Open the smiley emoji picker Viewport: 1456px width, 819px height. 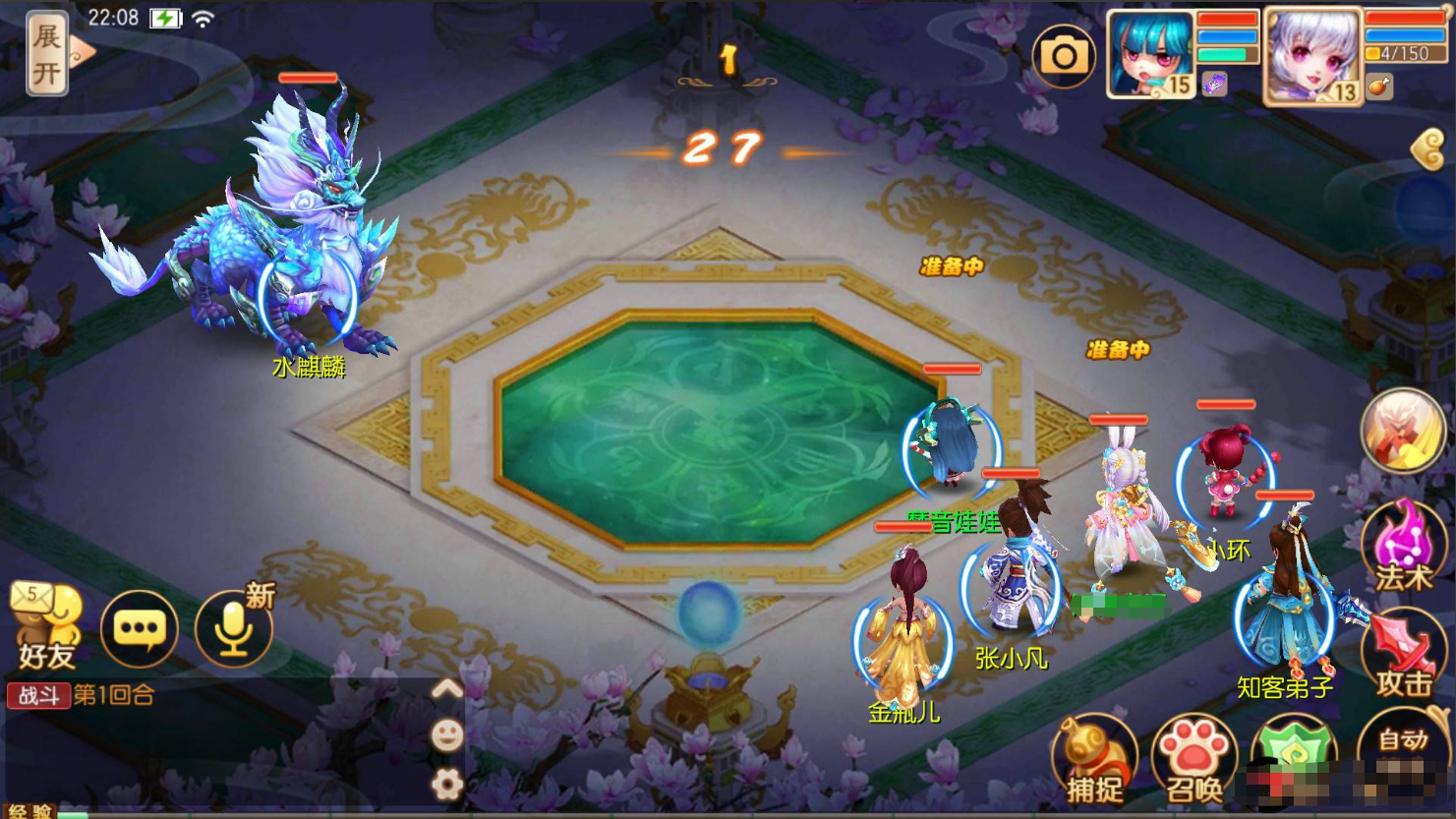tap(447, 735)
